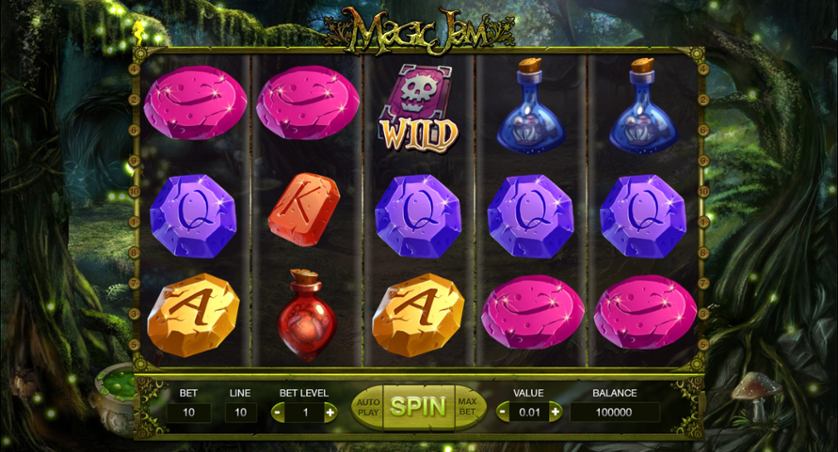Decrease the bet level with minus
The width and height of the screenshot is (838, 452).
[x=278, y=412]
